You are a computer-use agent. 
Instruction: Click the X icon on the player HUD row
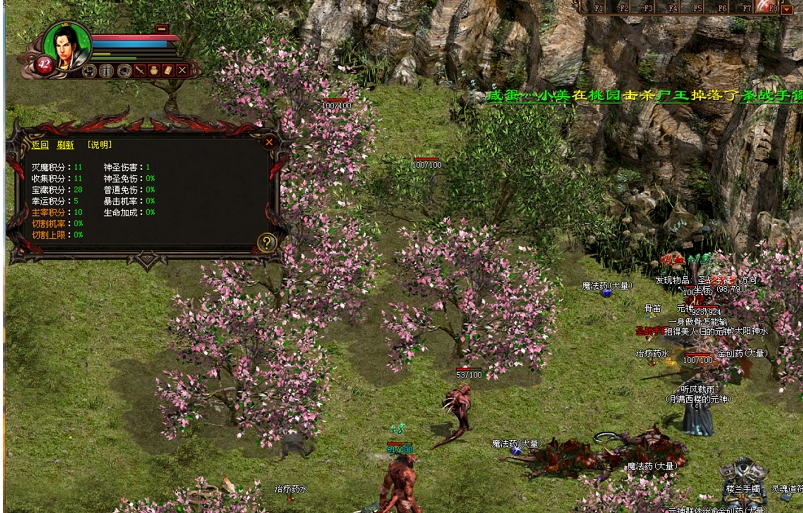182,71
